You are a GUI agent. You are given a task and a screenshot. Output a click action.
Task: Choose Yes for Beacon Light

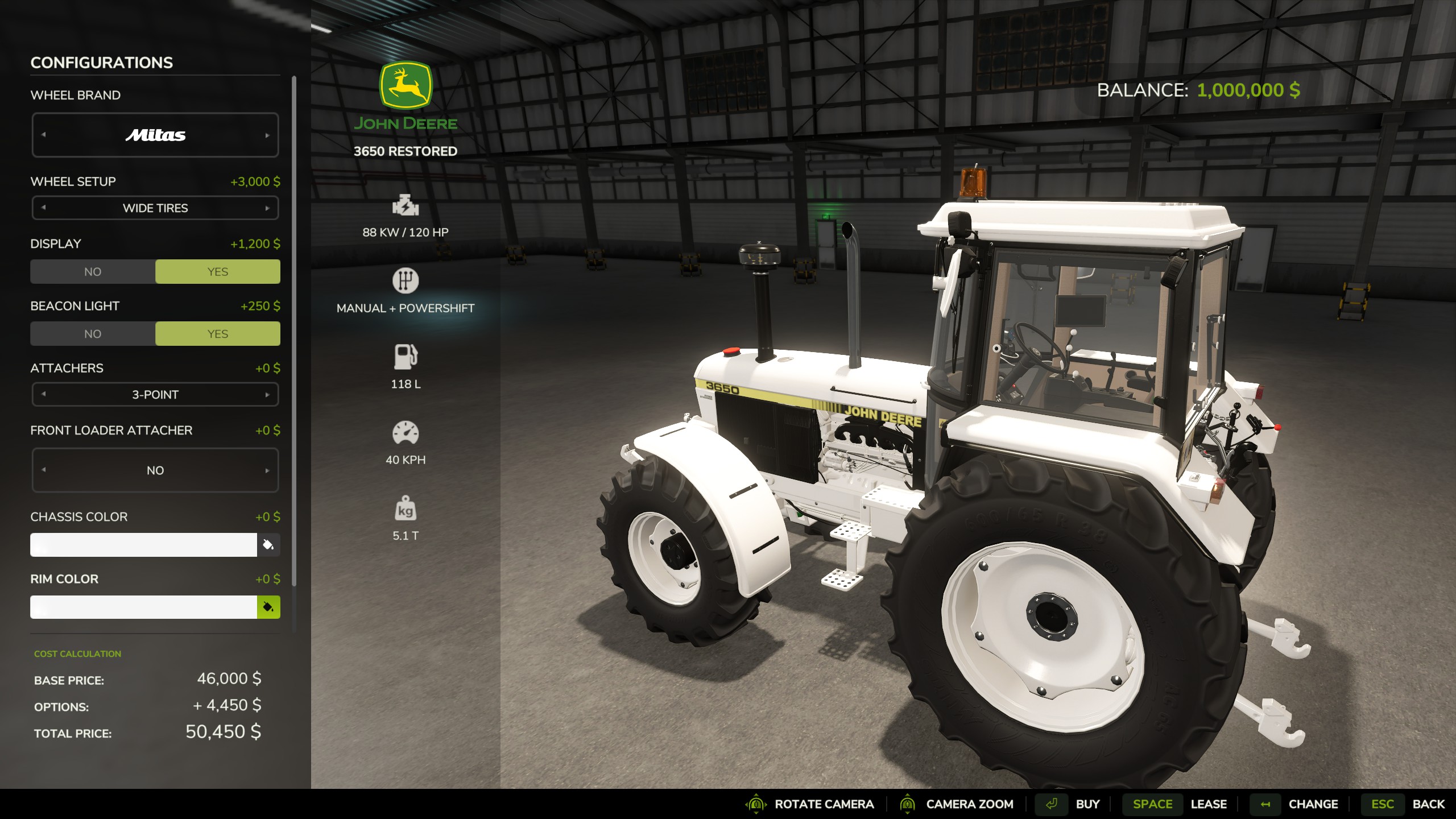pos(217,334)
